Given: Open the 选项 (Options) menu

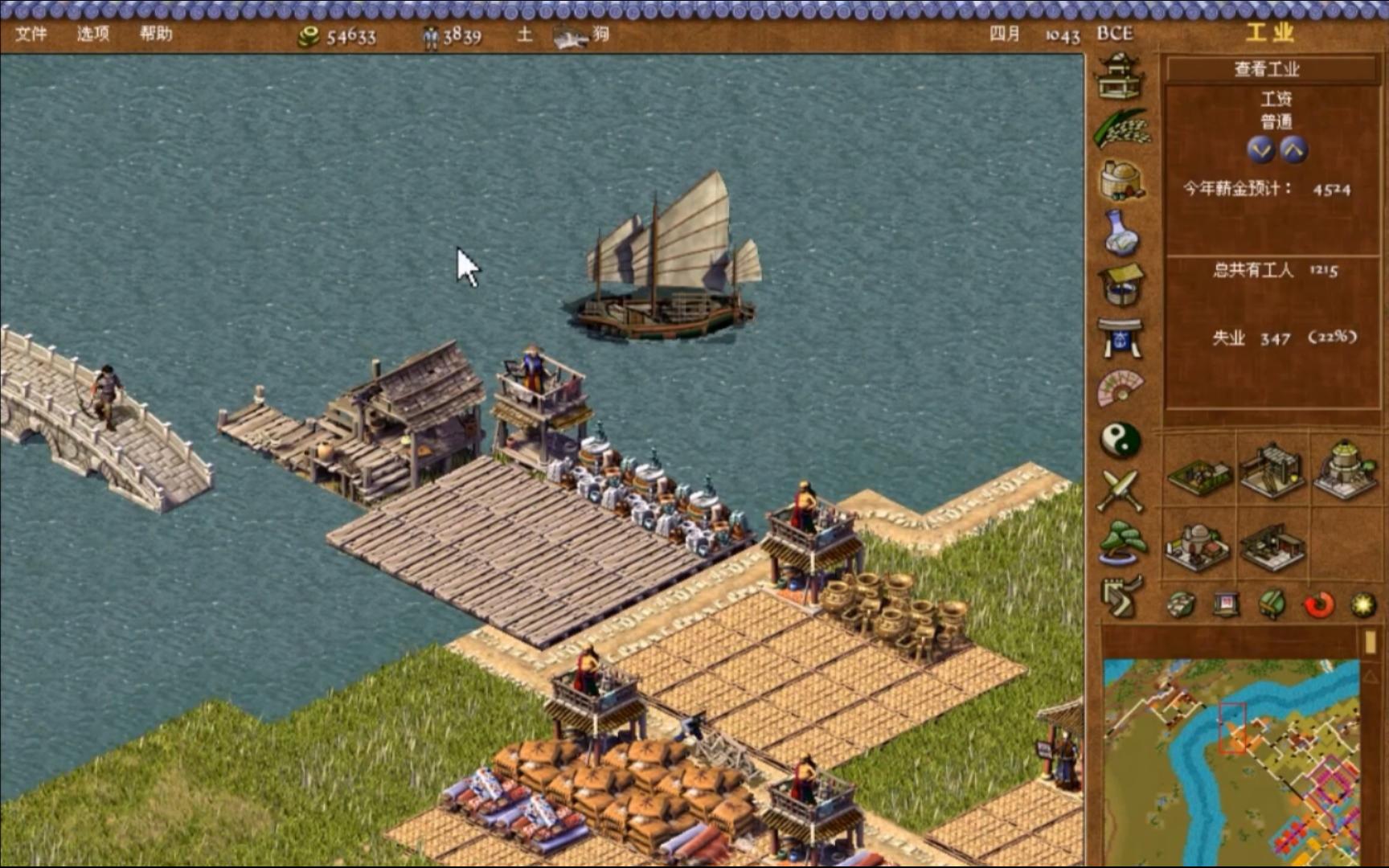Looking at the screenshot, I should (92, 34).
